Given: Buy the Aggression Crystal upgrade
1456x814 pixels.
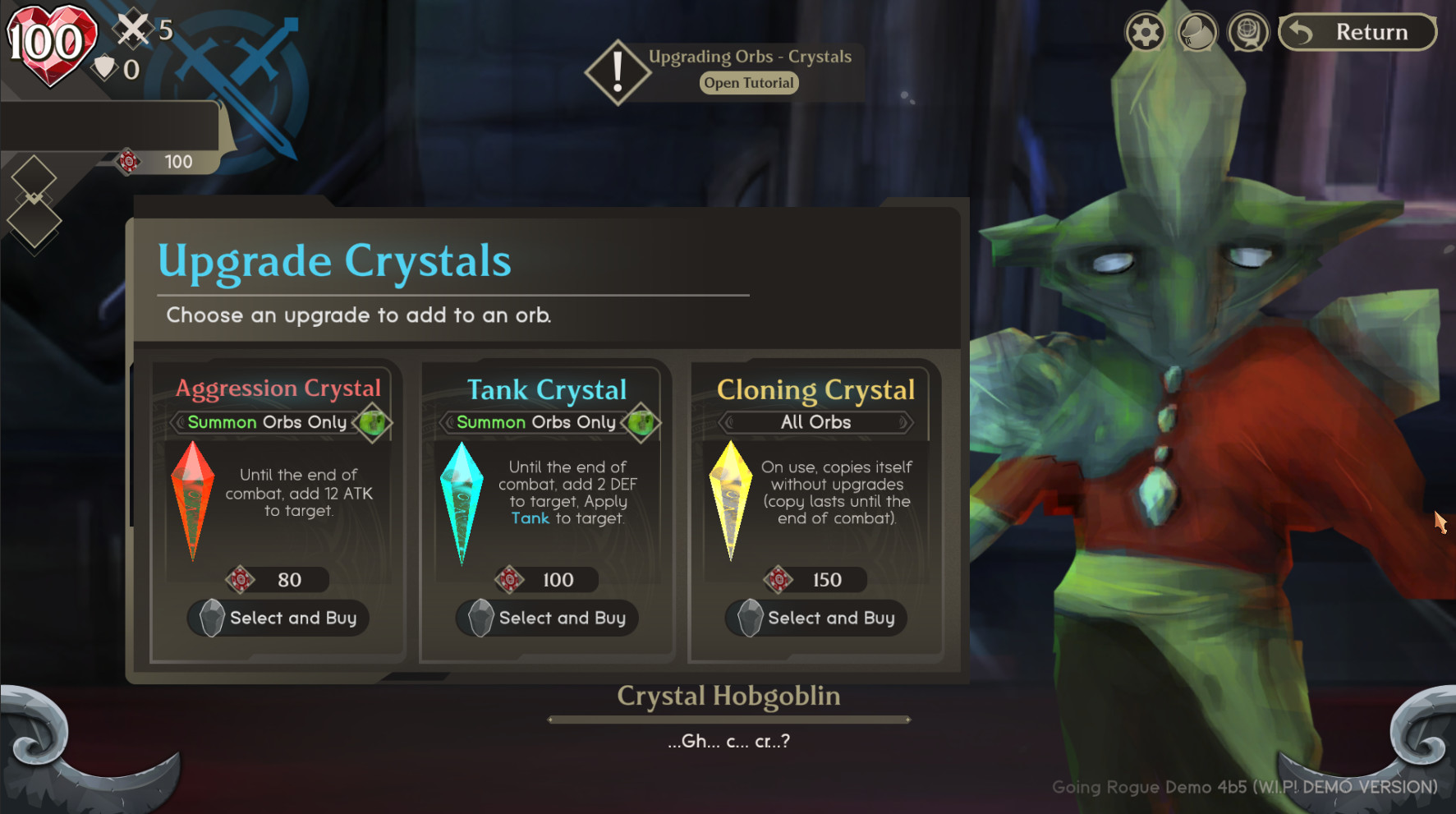Looking at the screenshot, I should 278,618.
